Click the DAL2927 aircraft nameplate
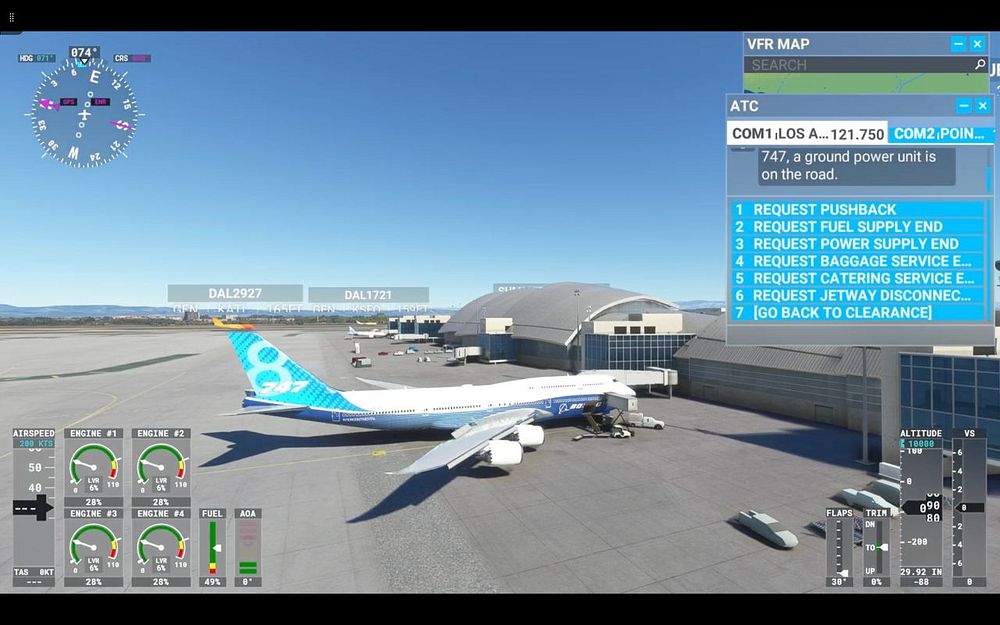 (235, 293)
